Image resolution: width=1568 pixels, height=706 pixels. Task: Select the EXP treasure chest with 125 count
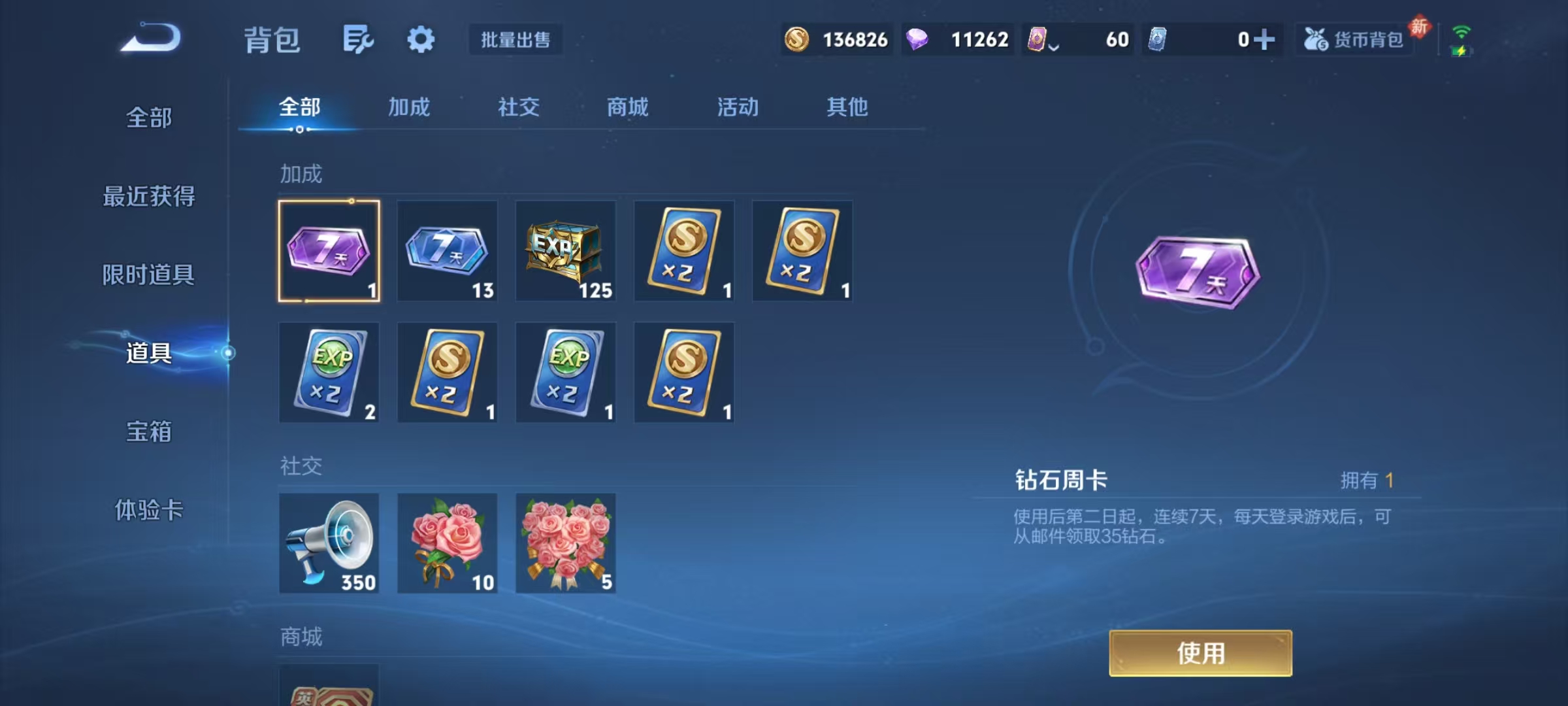tap(566, 252)
